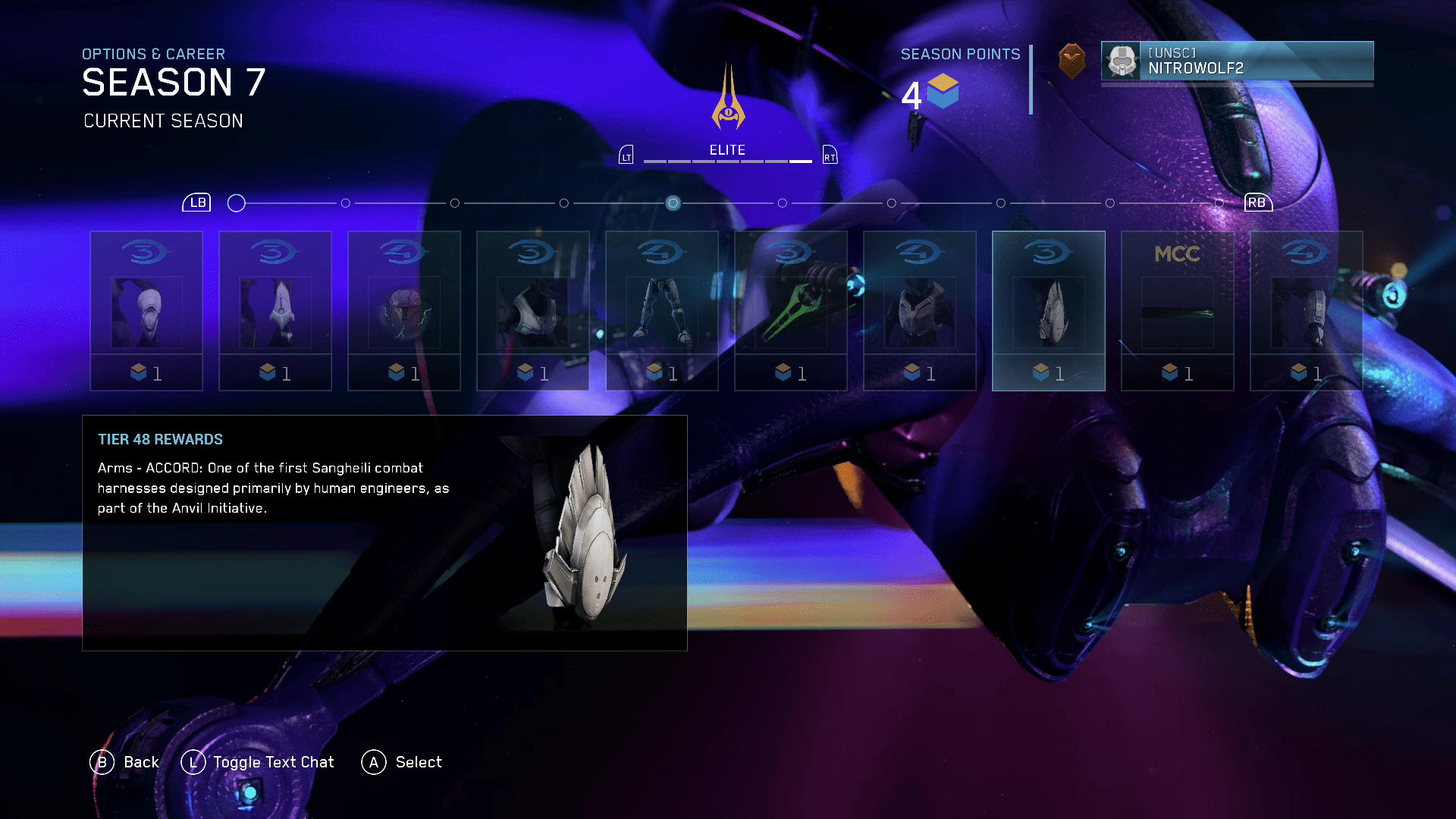Choose the Halo 3 pointed-crest Elite helmet reward
1456x819 pixels.
tap(275, 311)
